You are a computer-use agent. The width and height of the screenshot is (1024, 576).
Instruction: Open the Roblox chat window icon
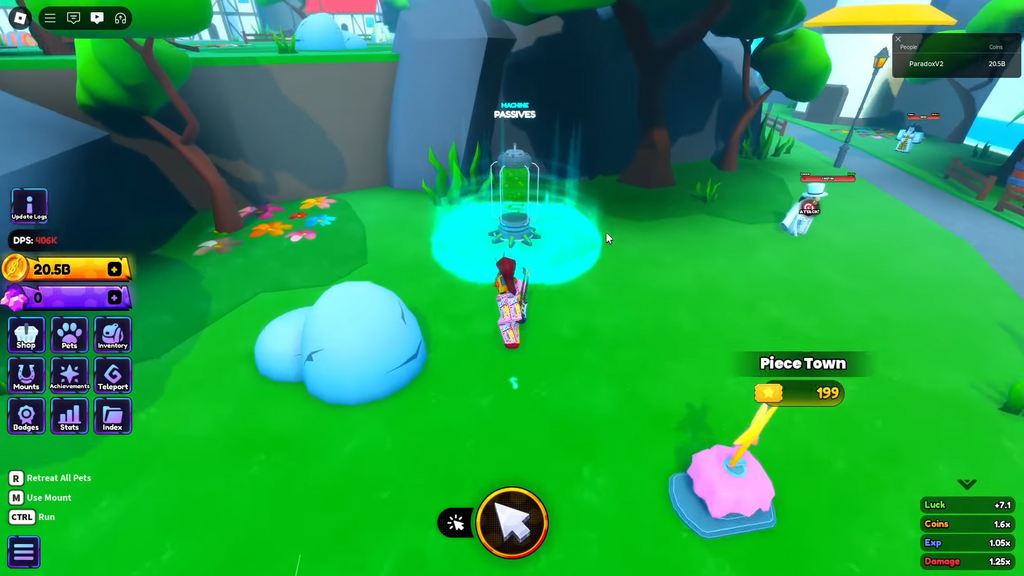point(73,18)
